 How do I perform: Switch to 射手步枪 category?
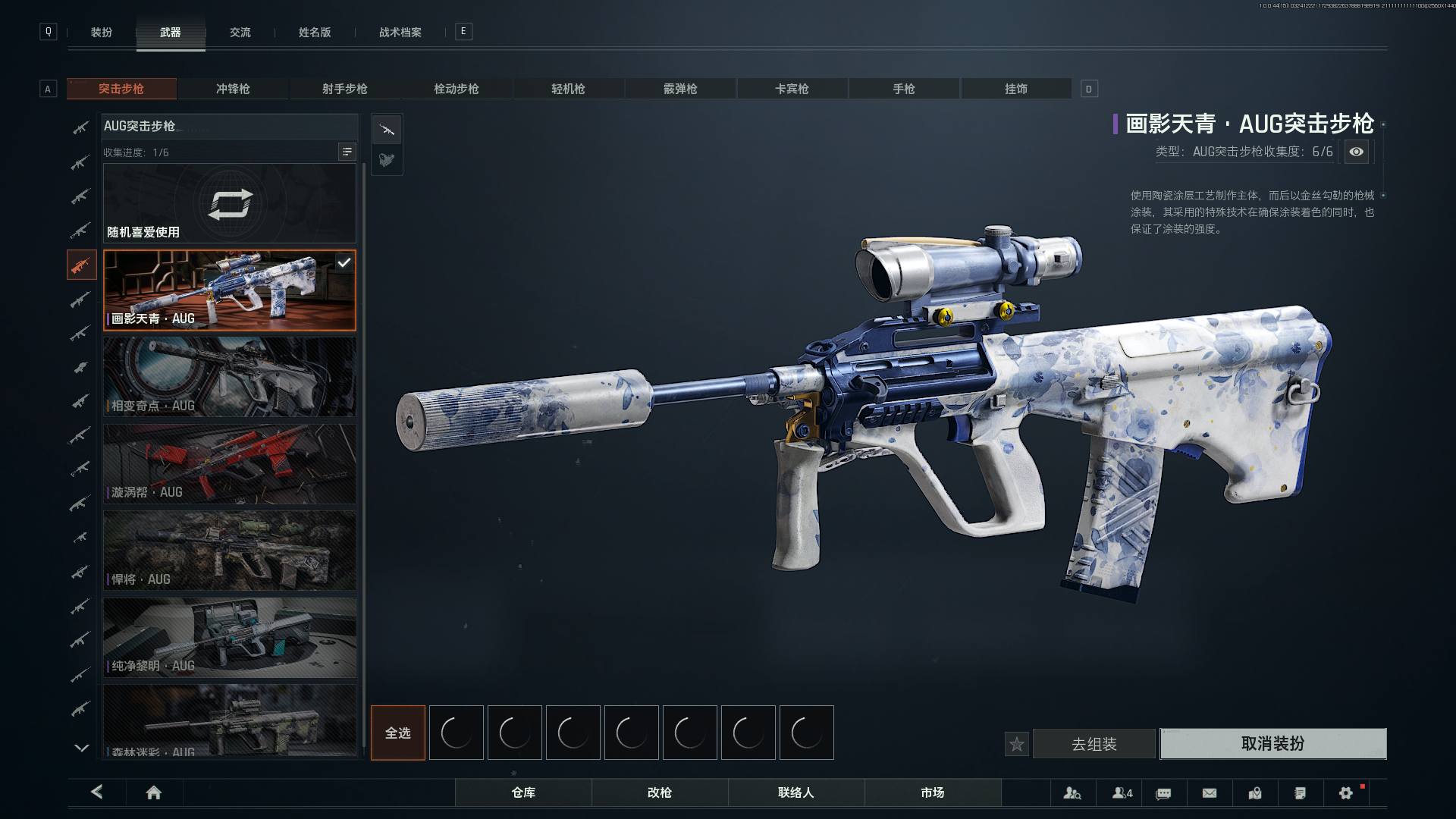[x=344, y=89]
